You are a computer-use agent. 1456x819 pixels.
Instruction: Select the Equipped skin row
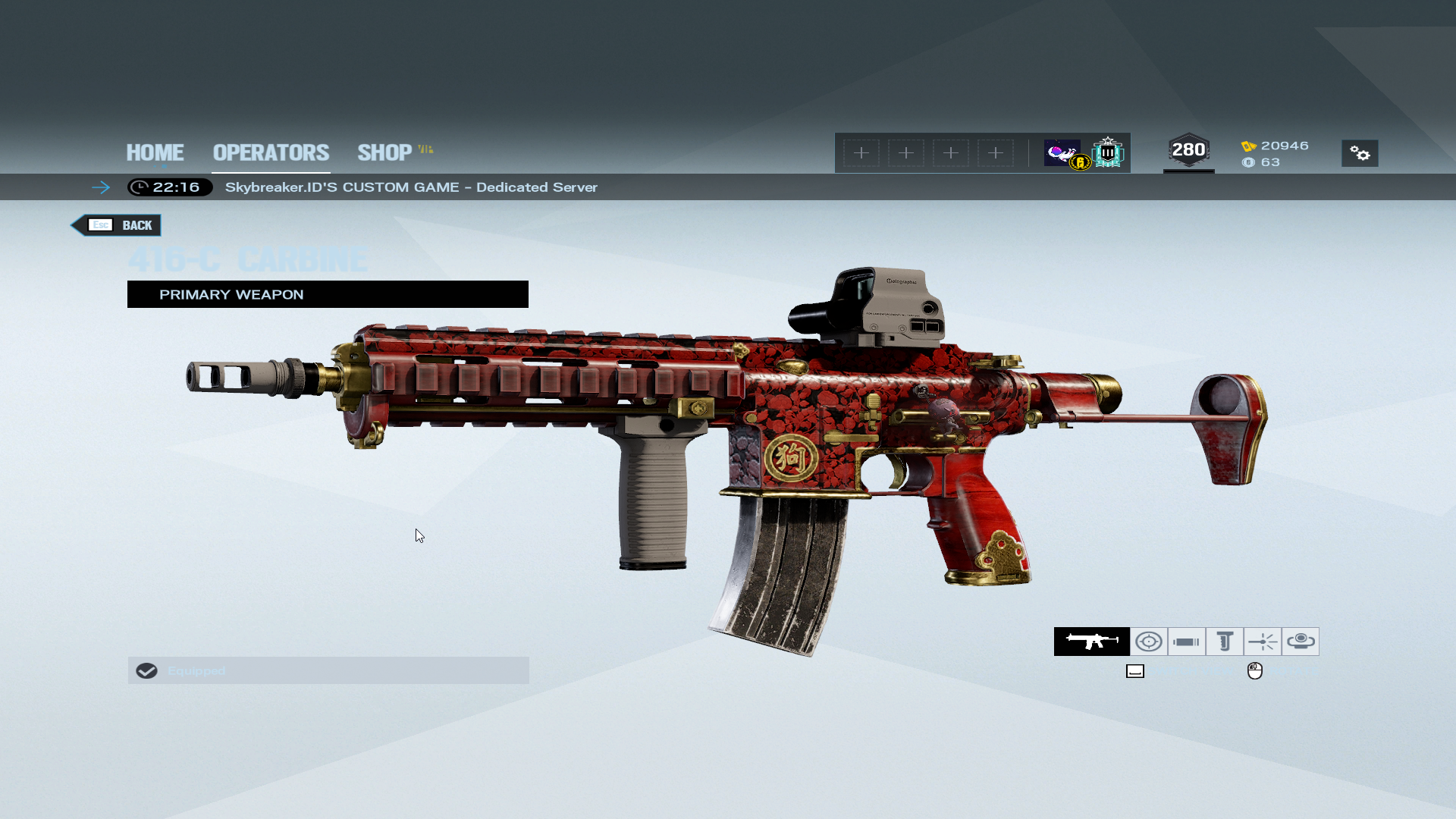328,670
